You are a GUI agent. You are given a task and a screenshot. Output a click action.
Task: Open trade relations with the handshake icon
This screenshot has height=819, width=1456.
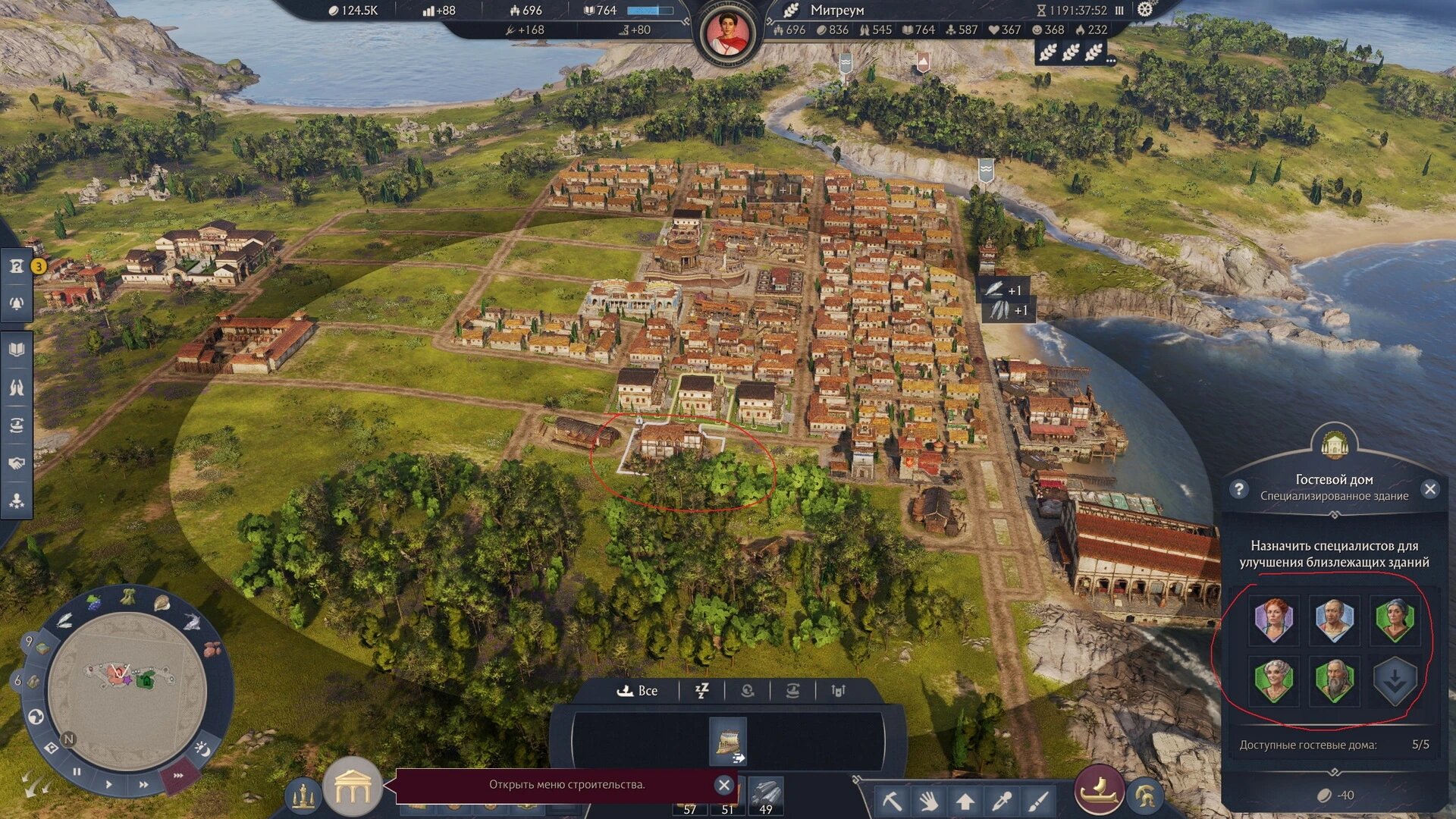pos(15,461)
